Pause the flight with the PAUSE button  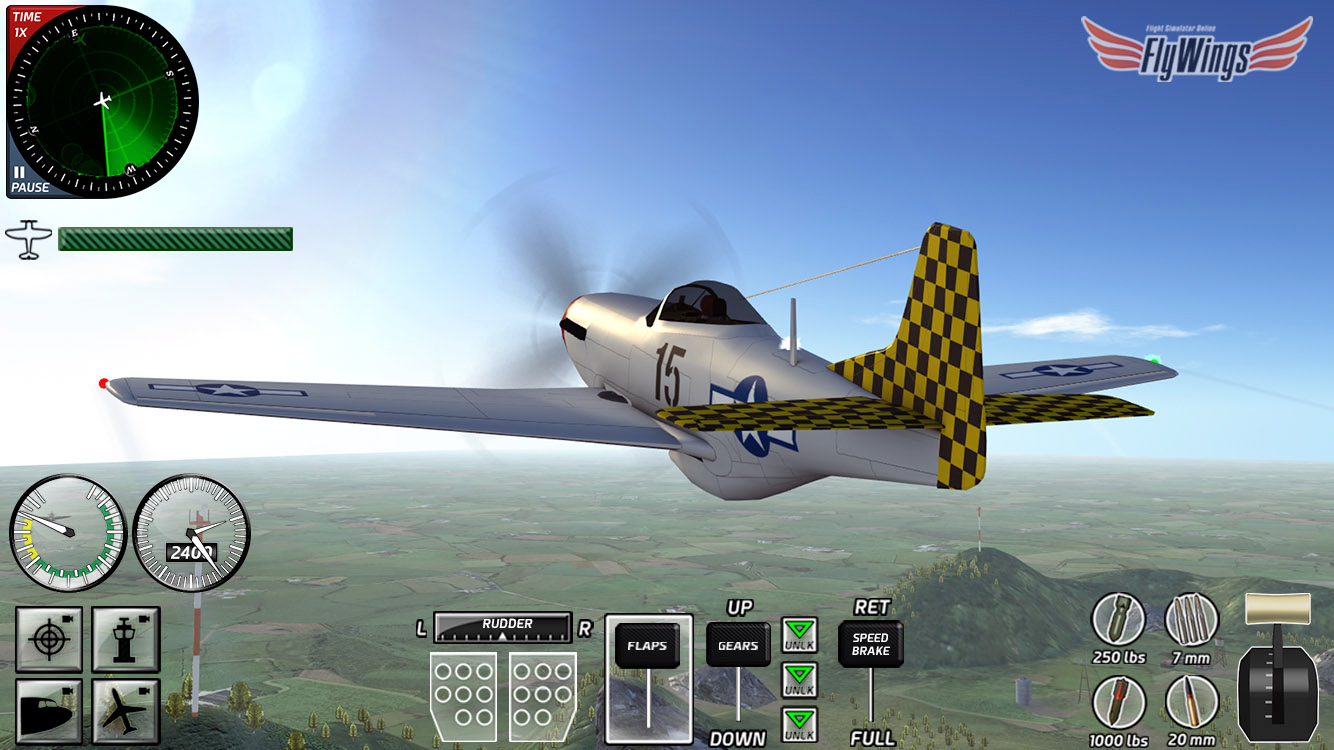pyautogui.click(x=28, y=181)
